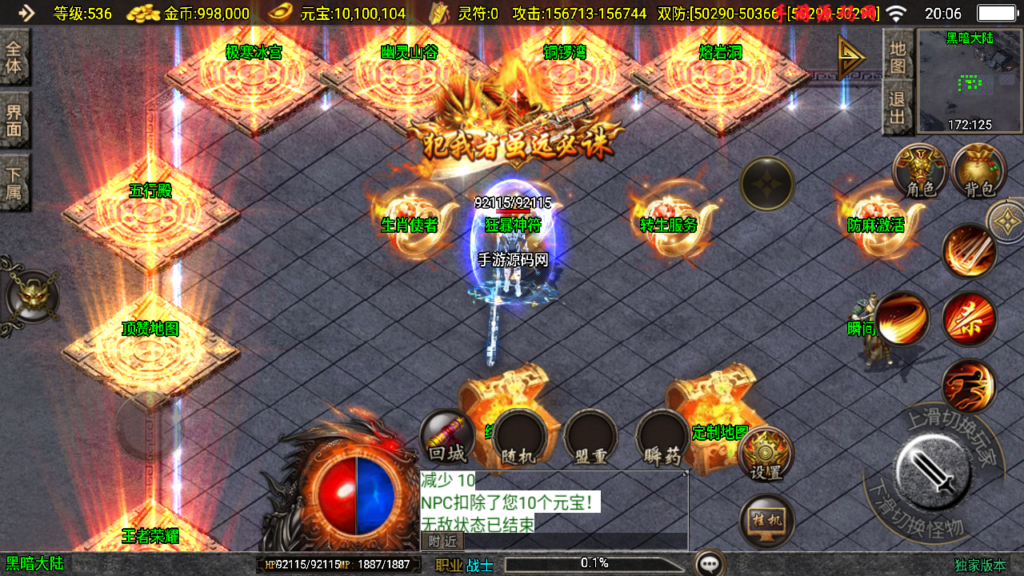Activate the red 杀 skill

(x=968, y=319)
